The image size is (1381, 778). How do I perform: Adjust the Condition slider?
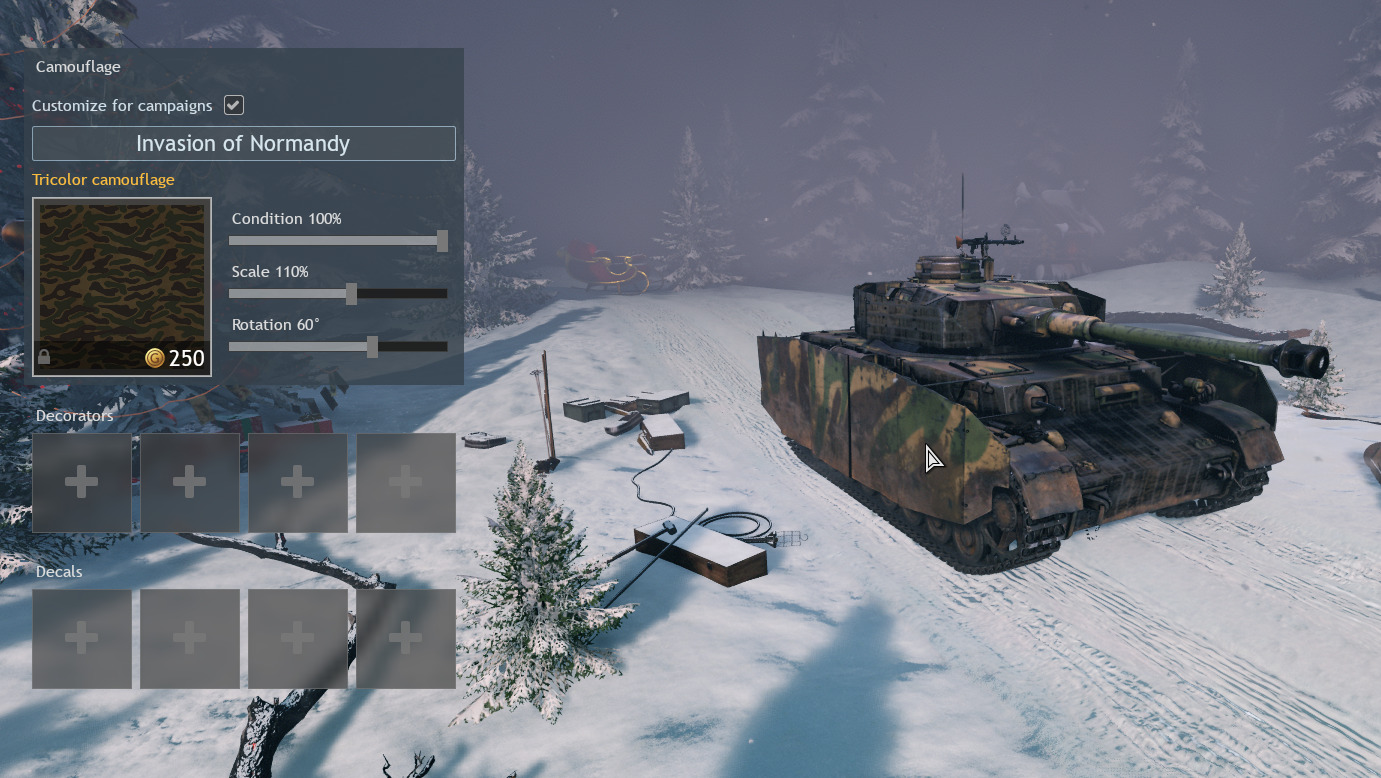(442, 241)
